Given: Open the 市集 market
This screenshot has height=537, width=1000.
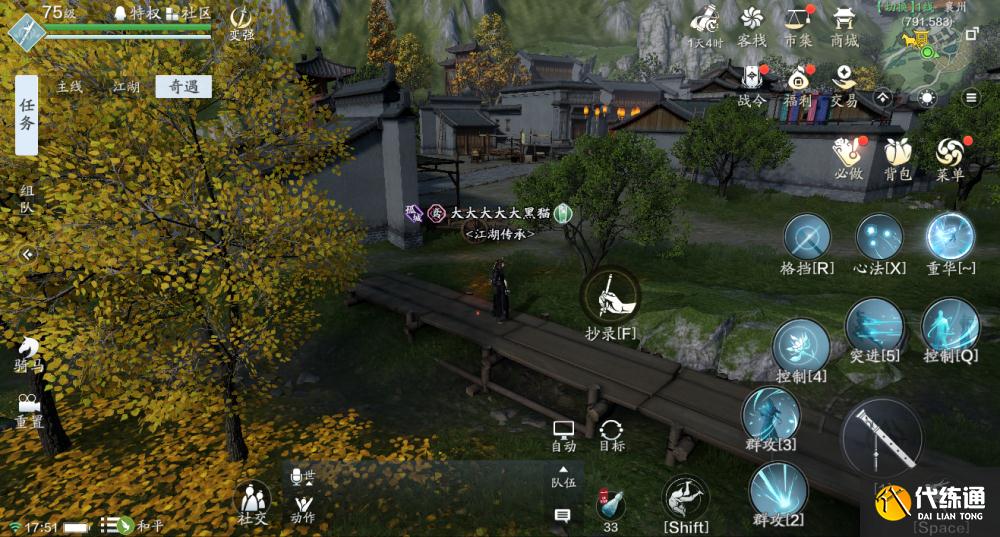Looking at the screenshot, I should click(x=797, y=26).
